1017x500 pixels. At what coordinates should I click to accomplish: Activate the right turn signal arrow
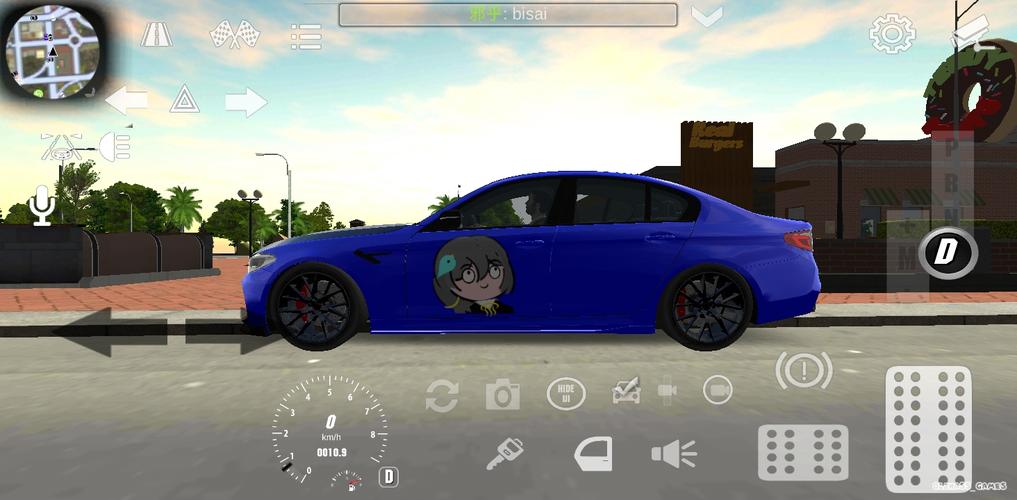pos(246,101)
